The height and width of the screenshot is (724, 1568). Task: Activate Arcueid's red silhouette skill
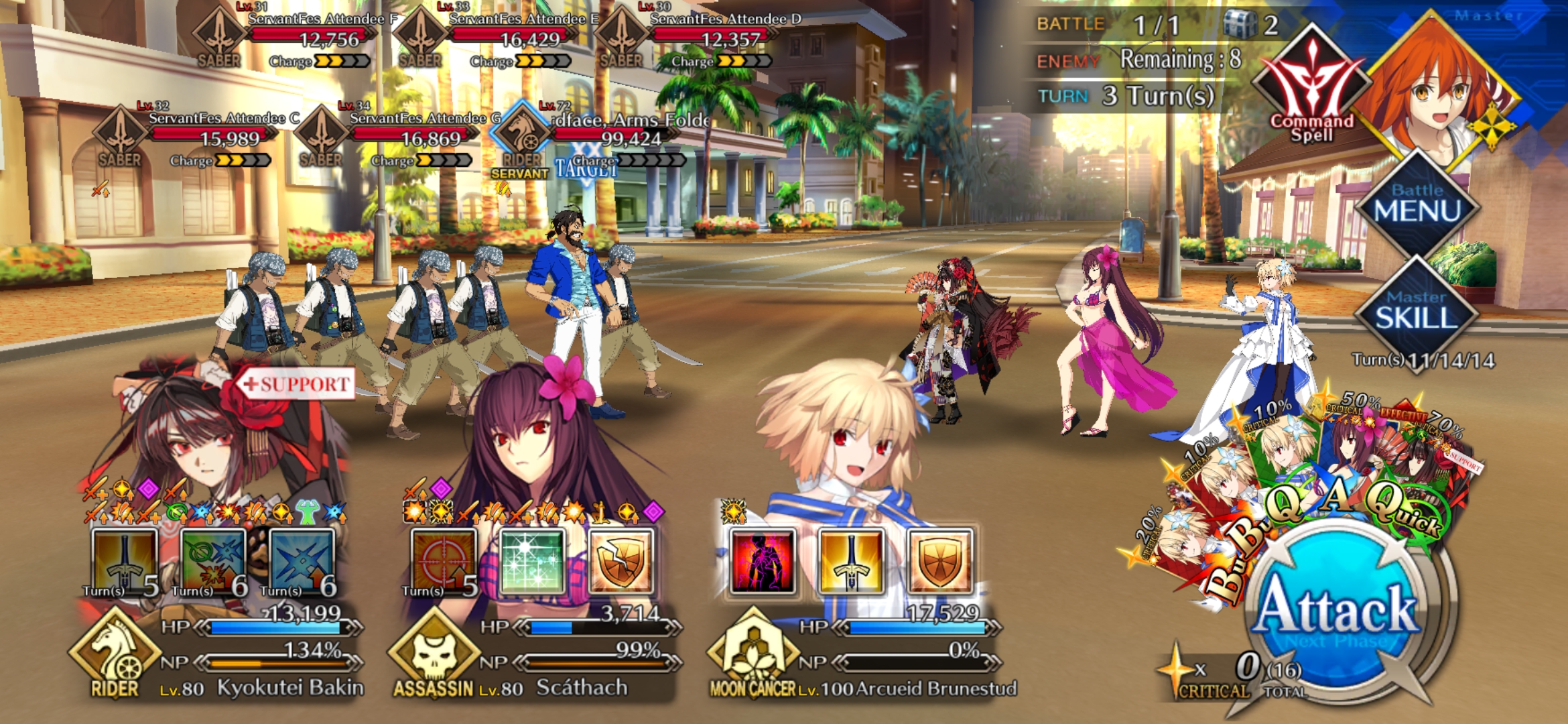(763, 562)
